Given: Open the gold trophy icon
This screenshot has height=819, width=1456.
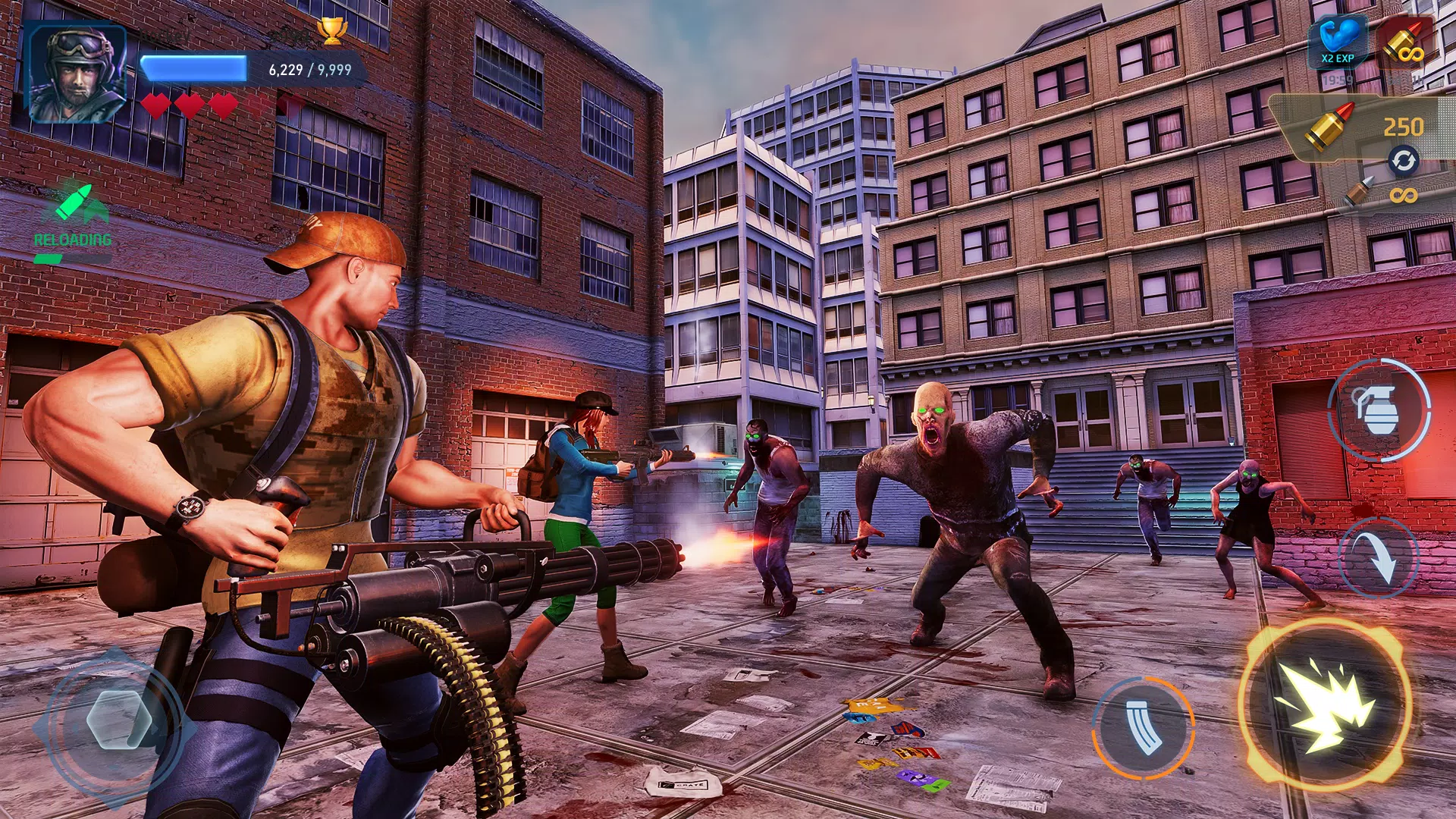Looking at the screenshot, I should click(331, 32).
